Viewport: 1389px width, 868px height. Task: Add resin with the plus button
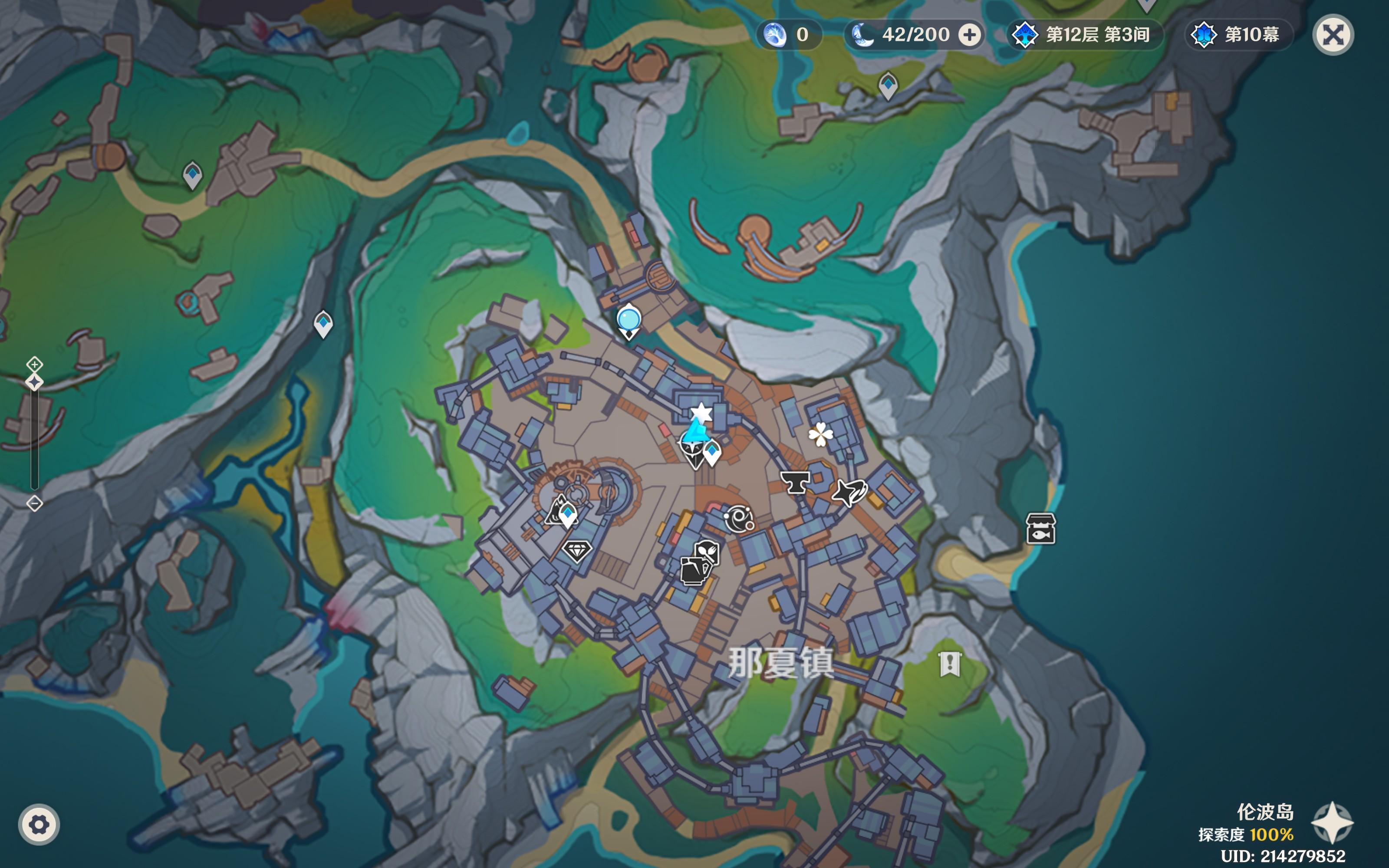pyautogui.click(x=969, y=35)
